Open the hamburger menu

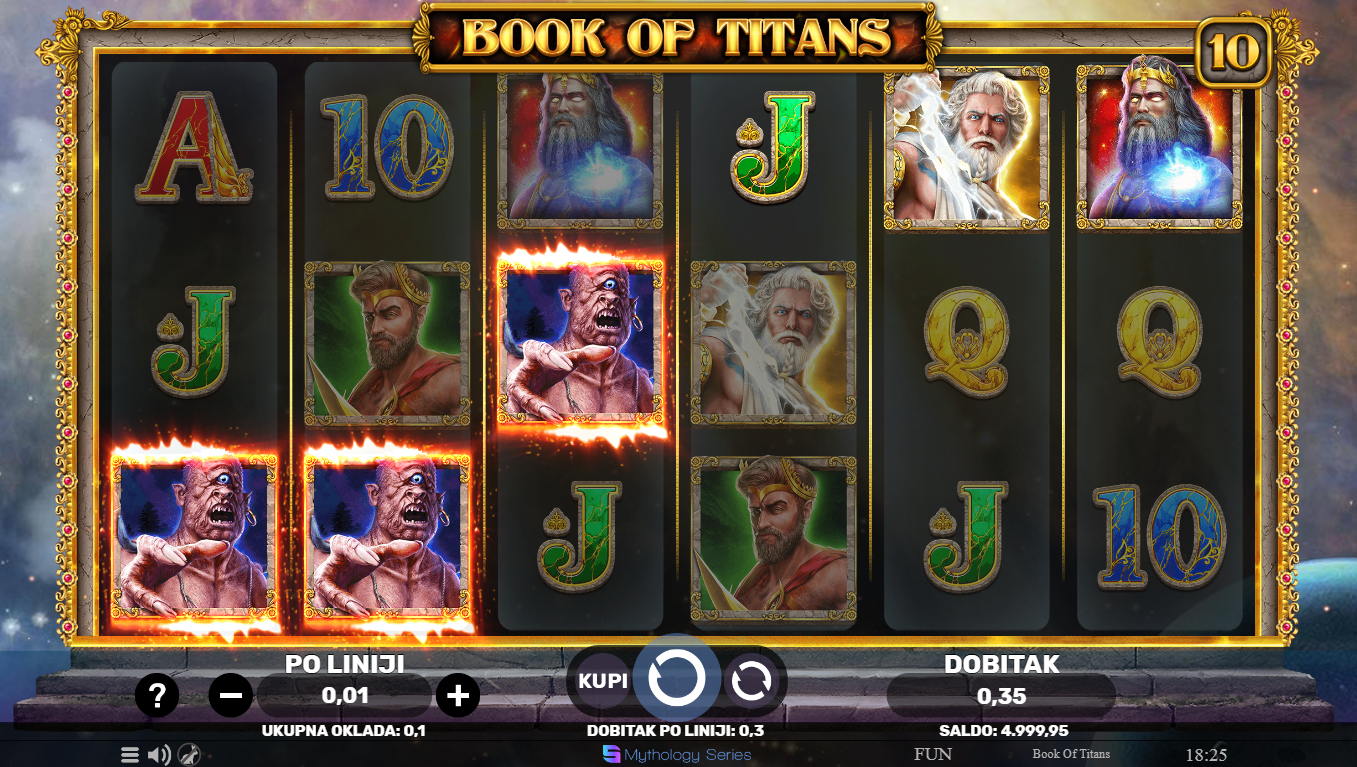point(130,755)
